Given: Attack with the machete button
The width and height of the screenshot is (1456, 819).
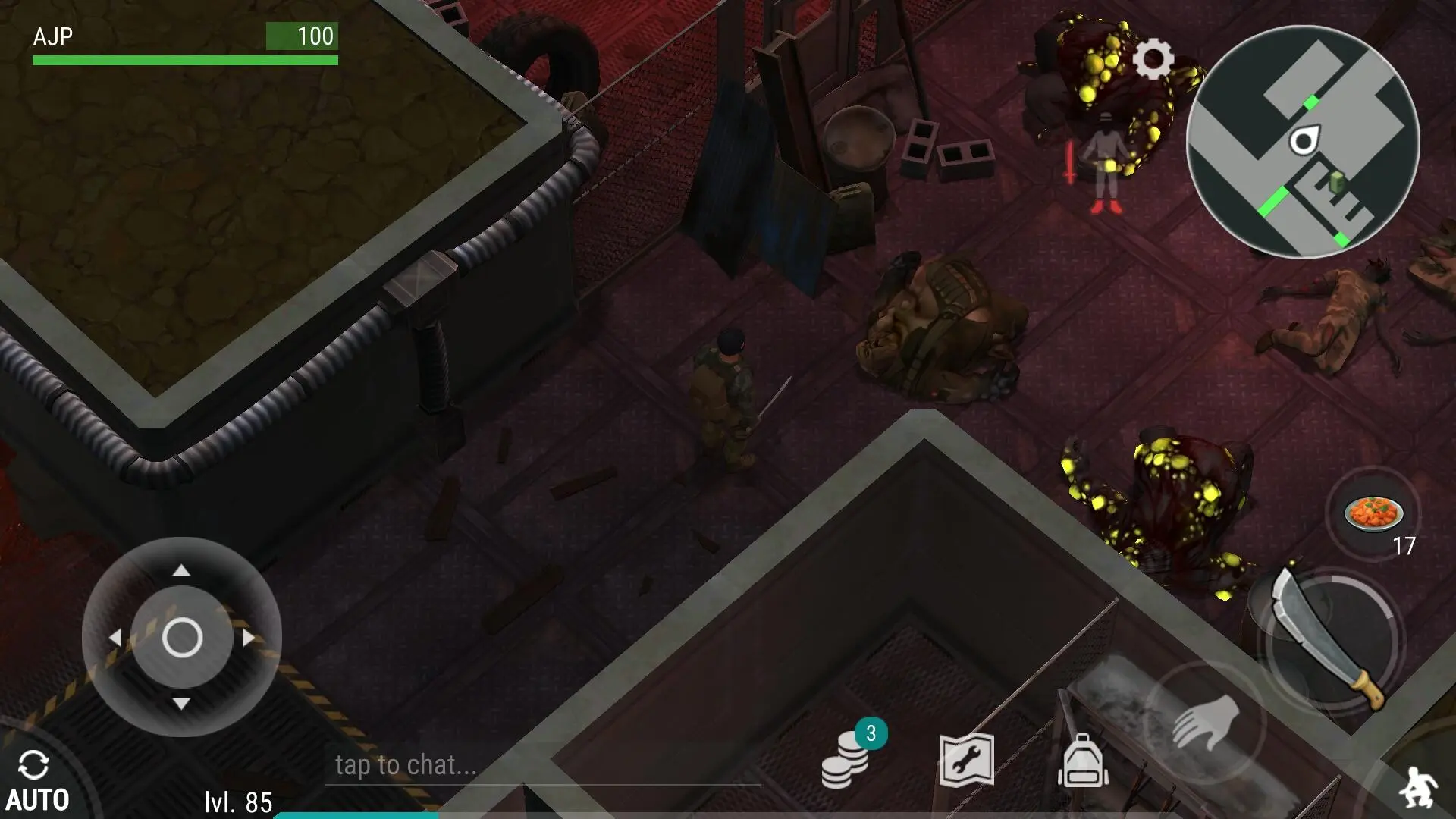Looking at the screenshot, I should pos(1329,639).
